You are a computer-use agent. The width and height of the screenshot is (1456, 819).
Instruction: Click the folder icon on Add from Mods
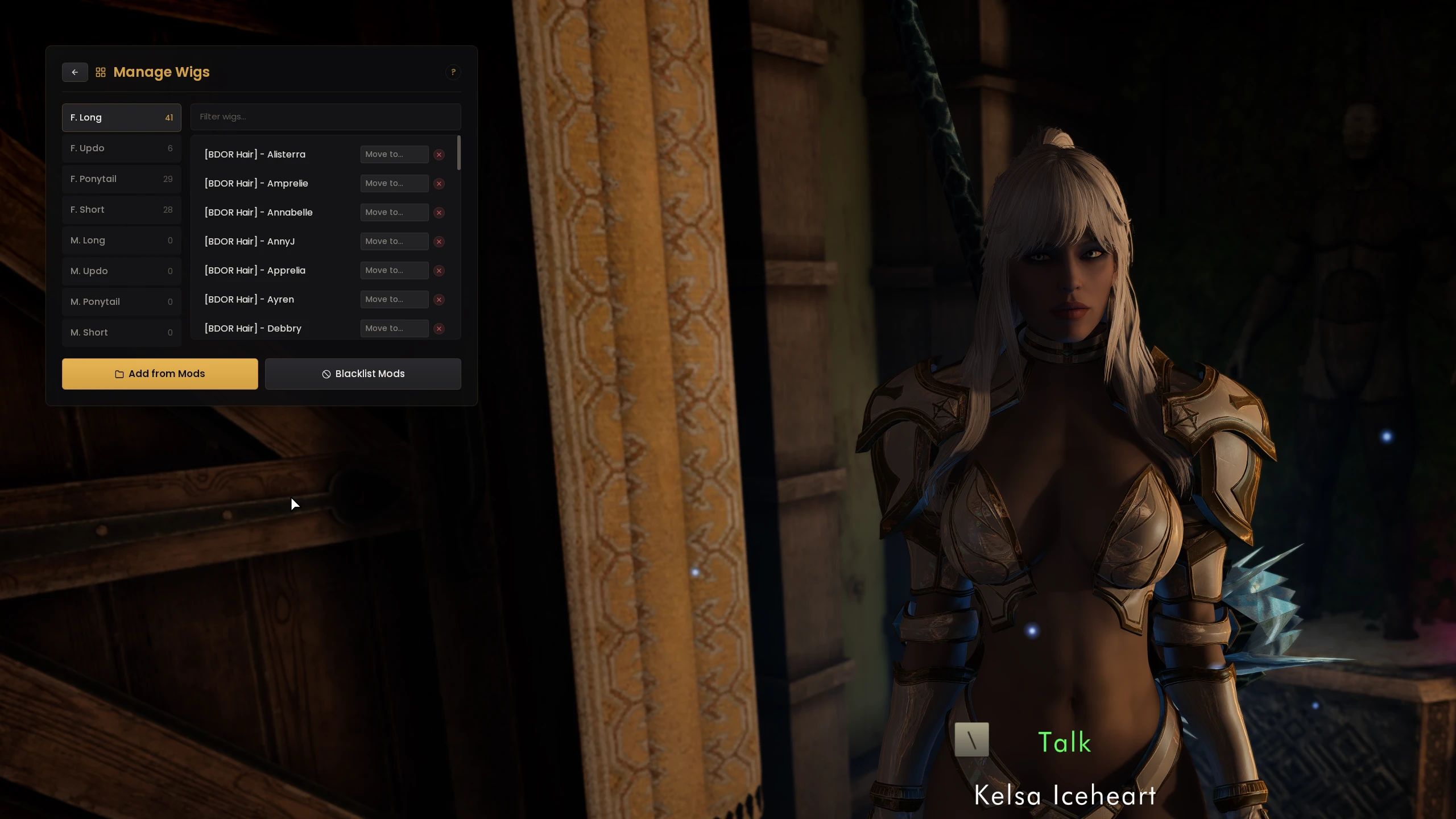tap(119, 374)
